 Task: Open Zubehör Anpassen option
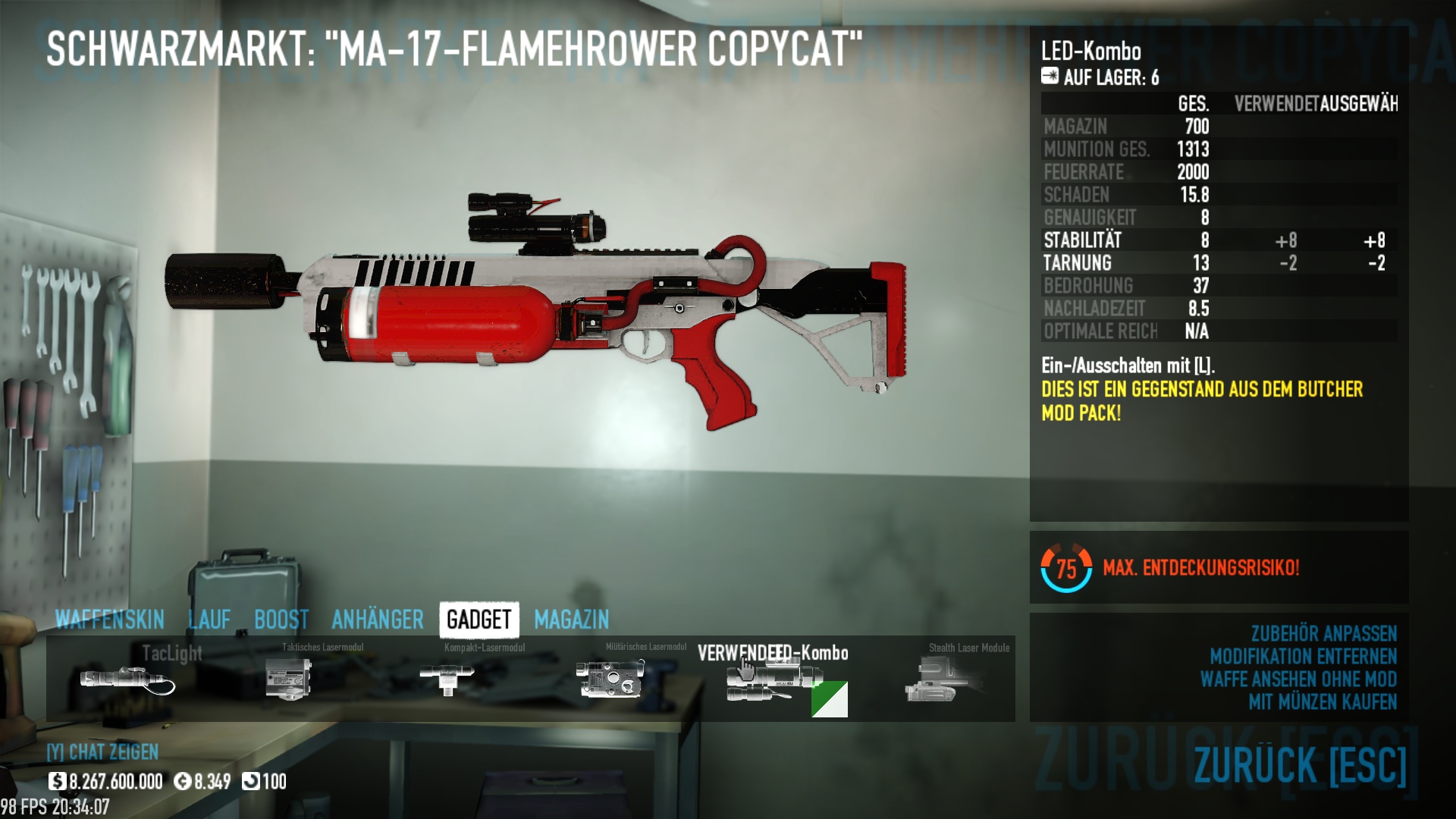pos(1323,633)
